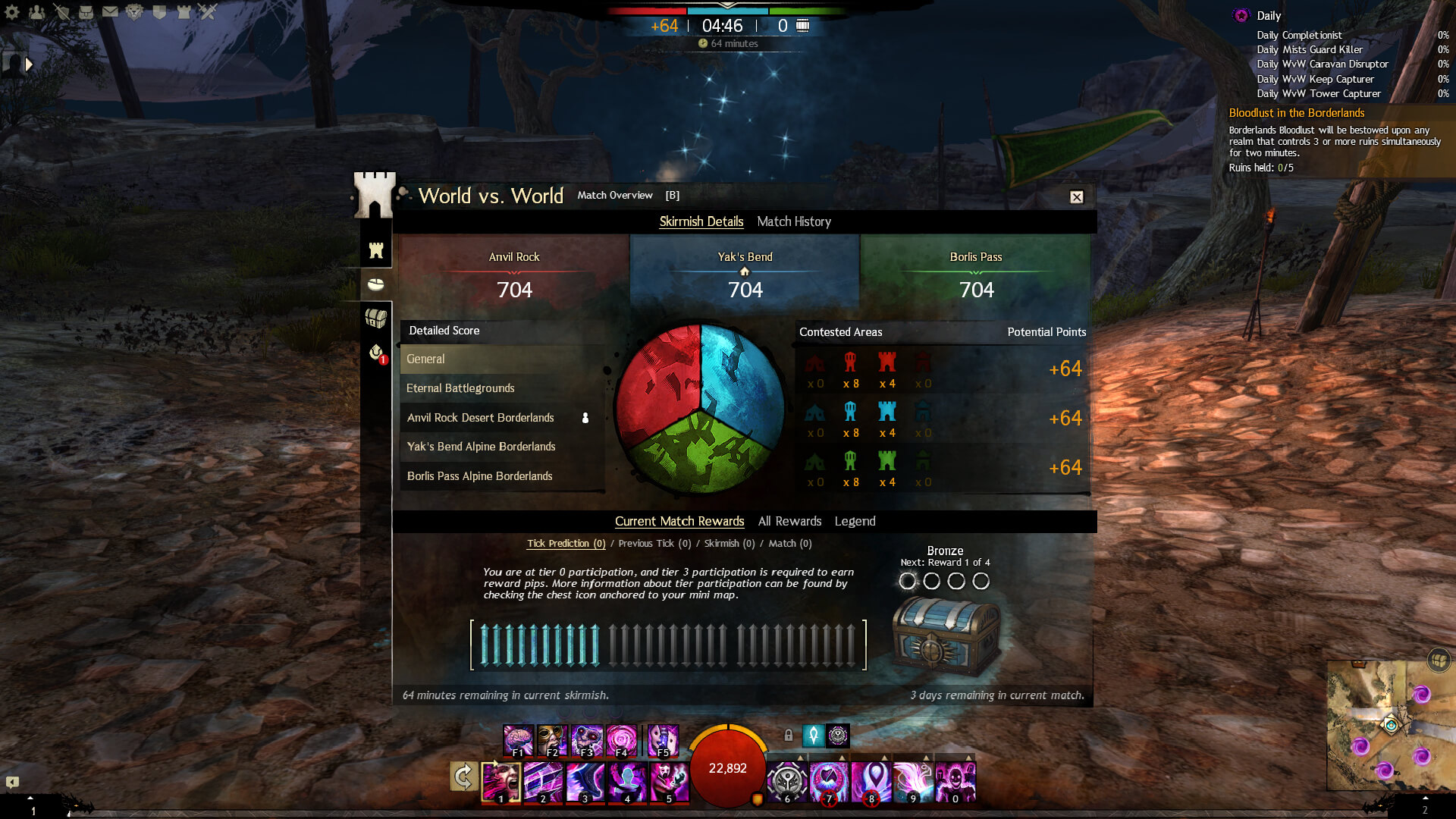The width and height of the screenshot is (1456, 819).
Task: Expand the healing skill in slot 6
Action: click(801, 758)
